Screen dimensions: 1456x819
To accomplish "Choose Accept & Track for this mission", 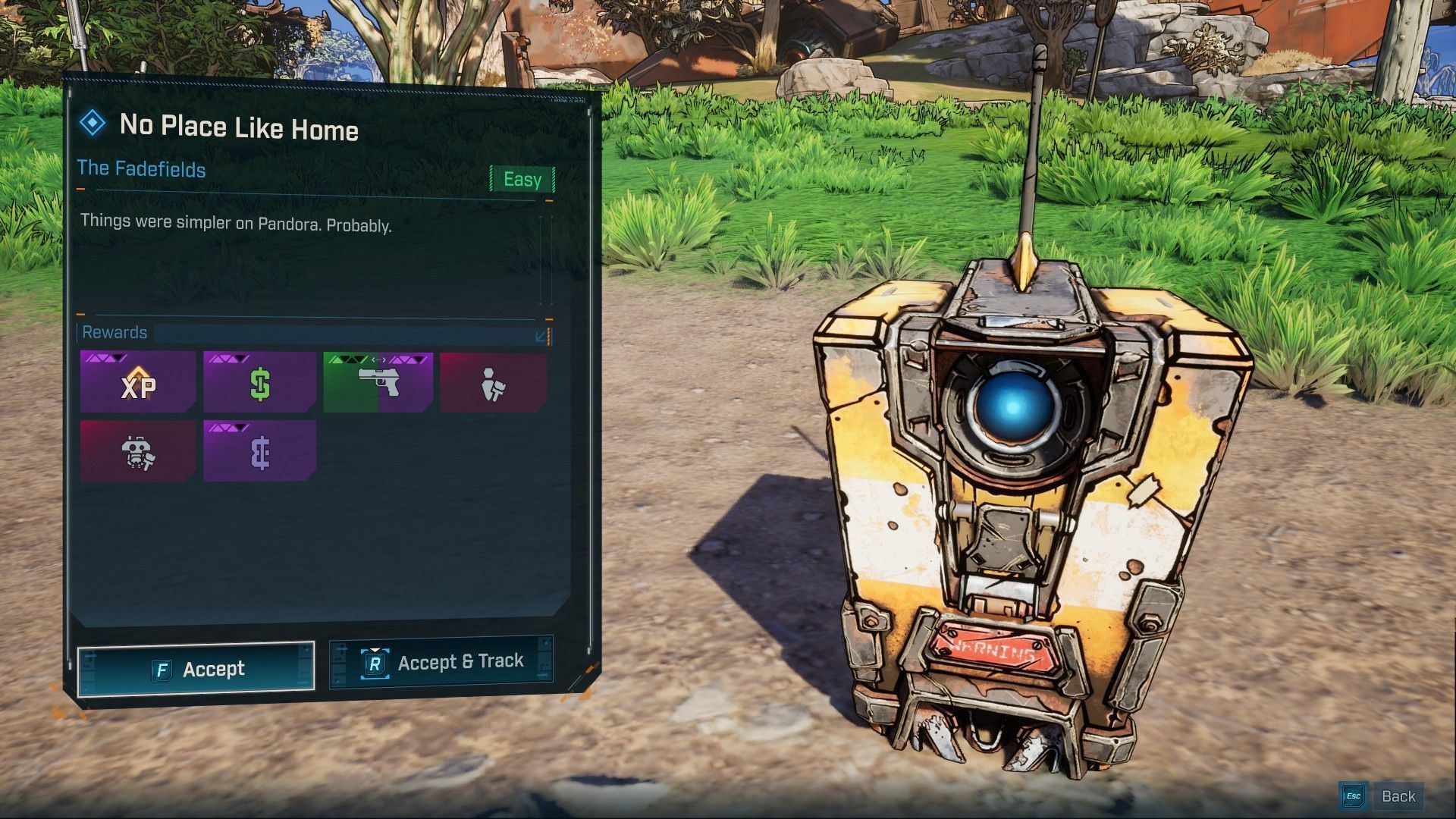I will coord(441,663).
